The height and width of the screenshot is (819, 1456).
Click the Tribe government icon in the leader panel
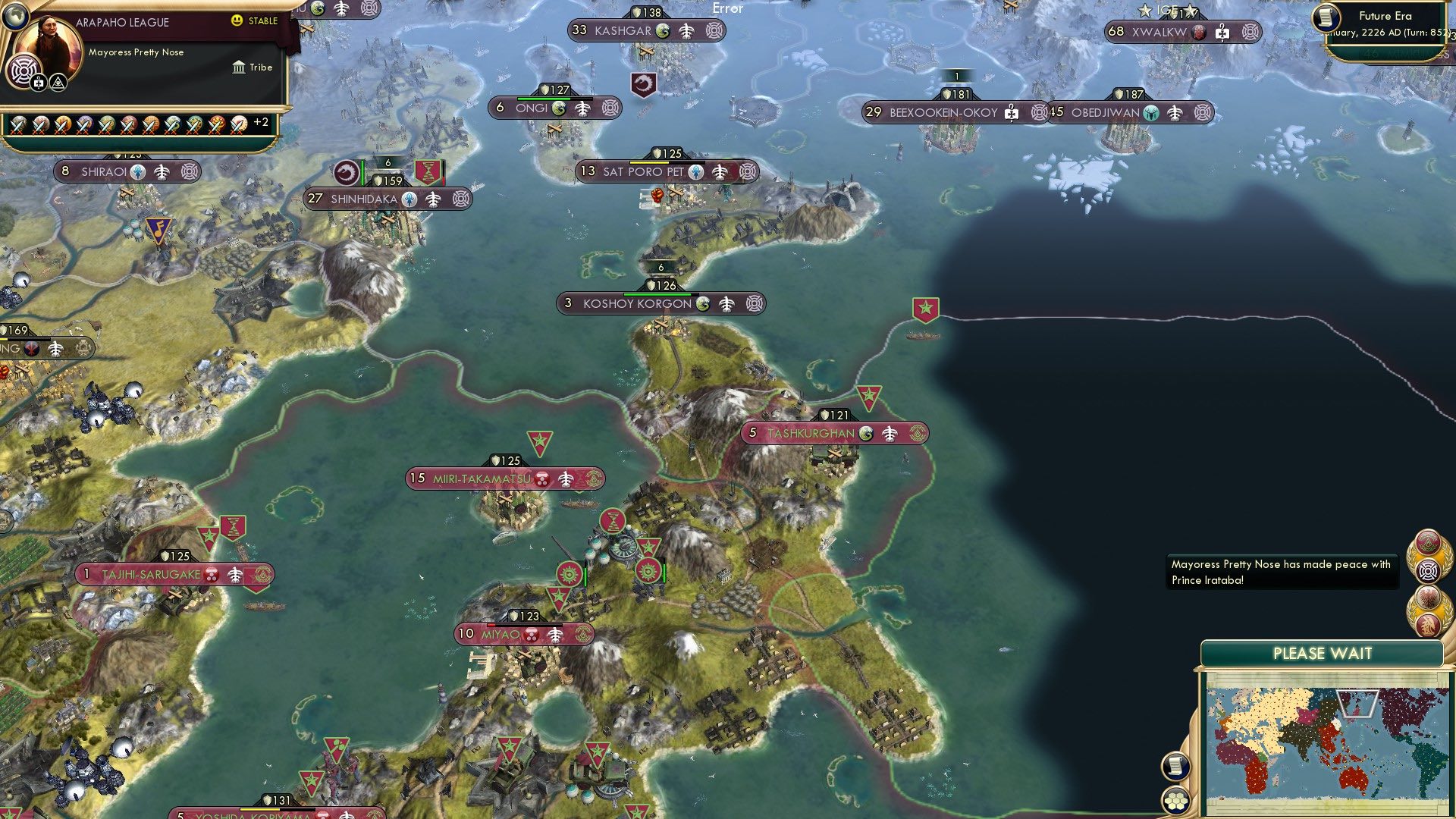click(239, 67)
